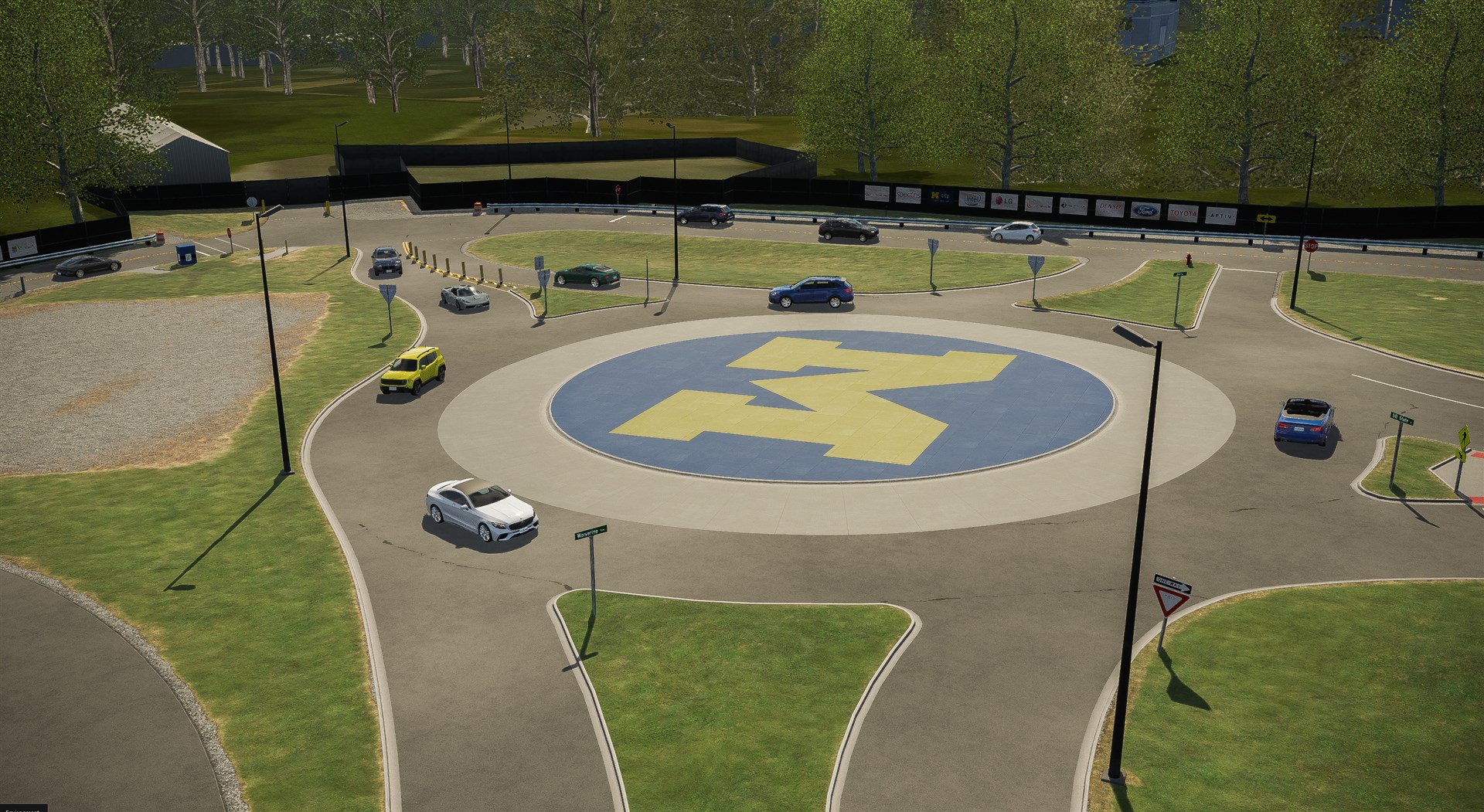Open the Environment panel label
The width and height of the screenshot is (1484, 812).
(23, 808)
